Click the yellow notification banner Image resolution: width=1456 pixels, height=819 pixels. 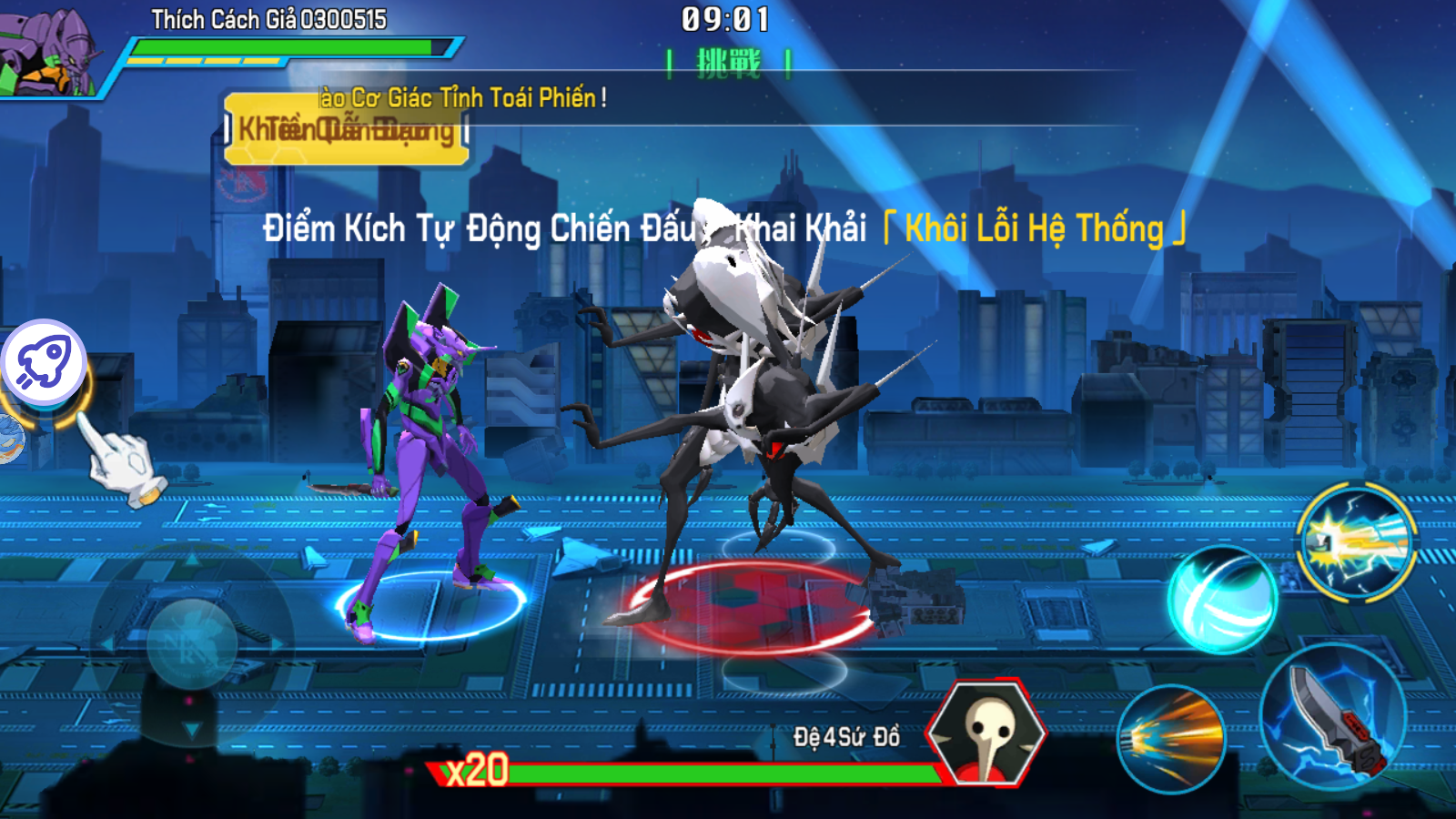pos(346,129)
